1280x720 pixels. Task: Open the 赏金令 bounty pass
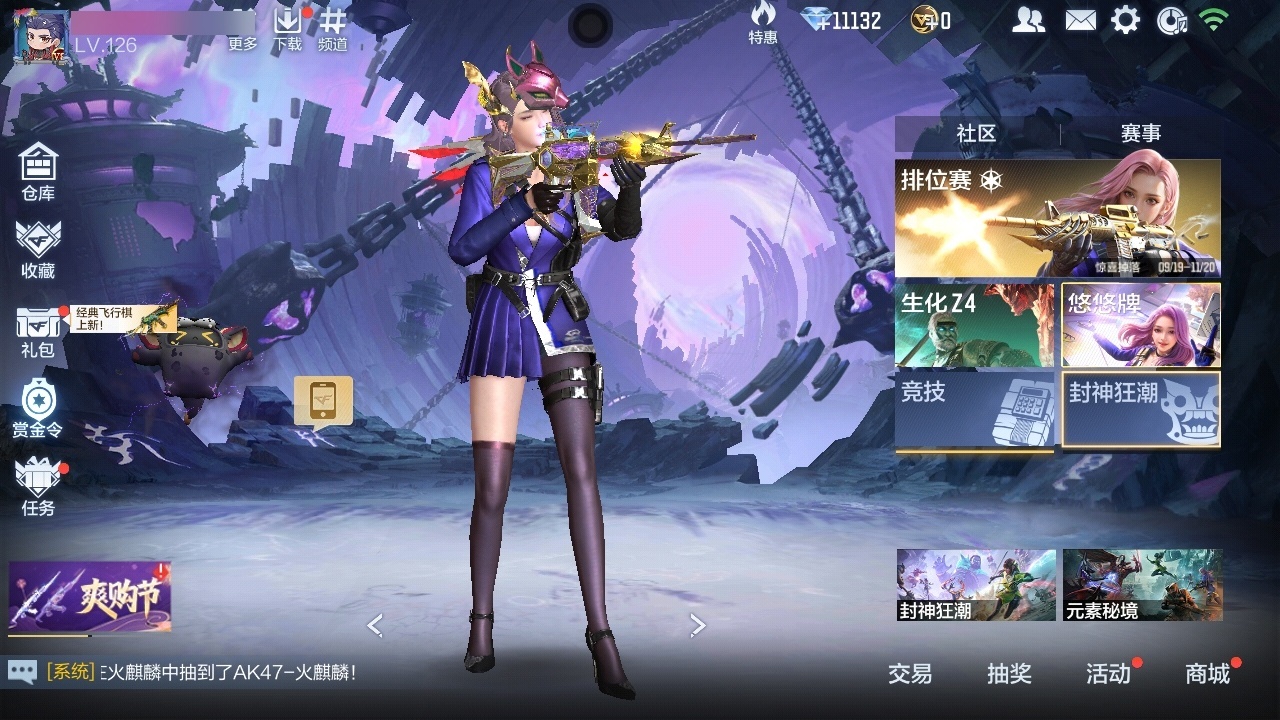[38, 408]
